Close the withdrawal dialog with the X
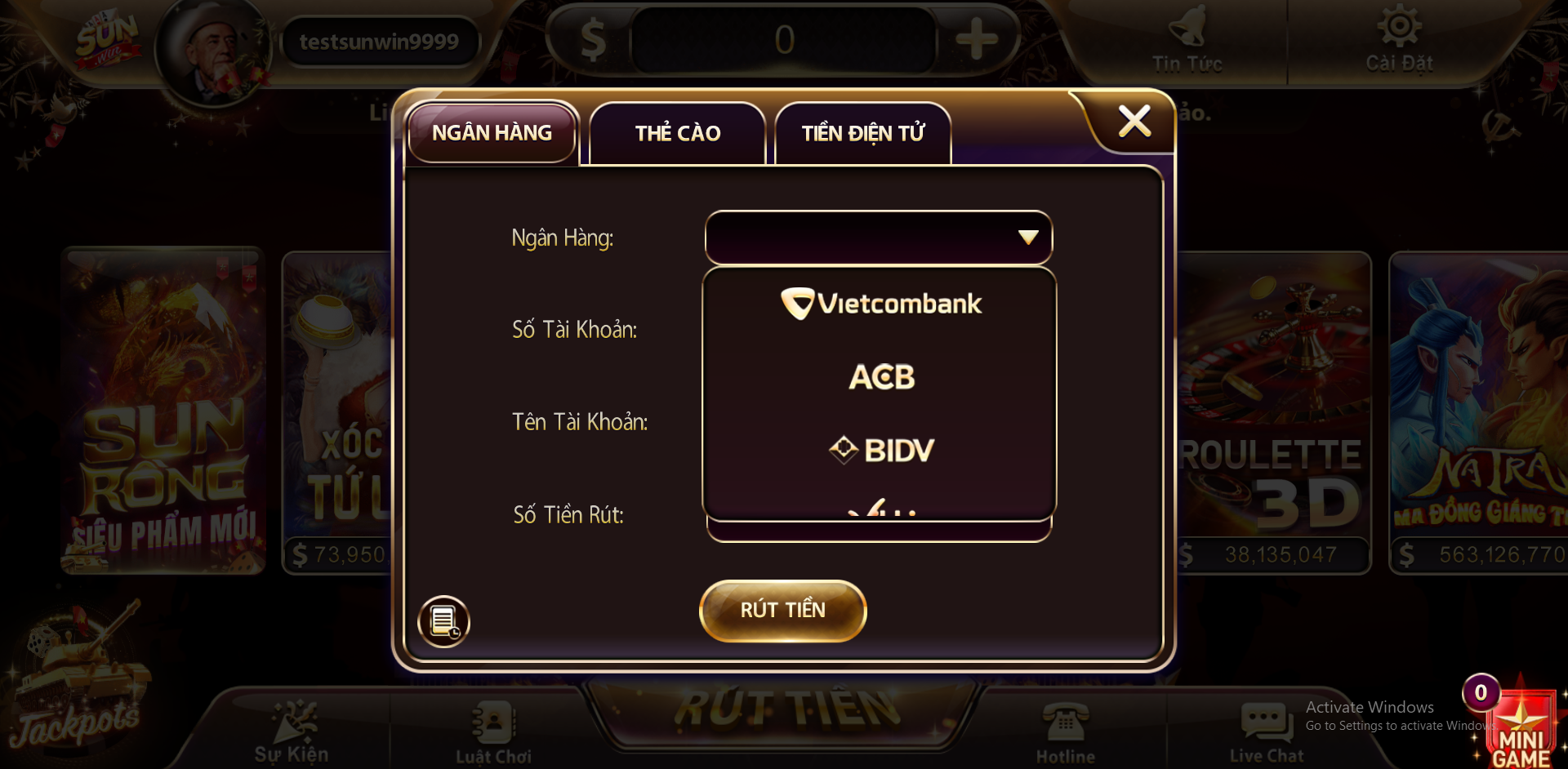The image size is (1568, 769). coord(1134,122)
